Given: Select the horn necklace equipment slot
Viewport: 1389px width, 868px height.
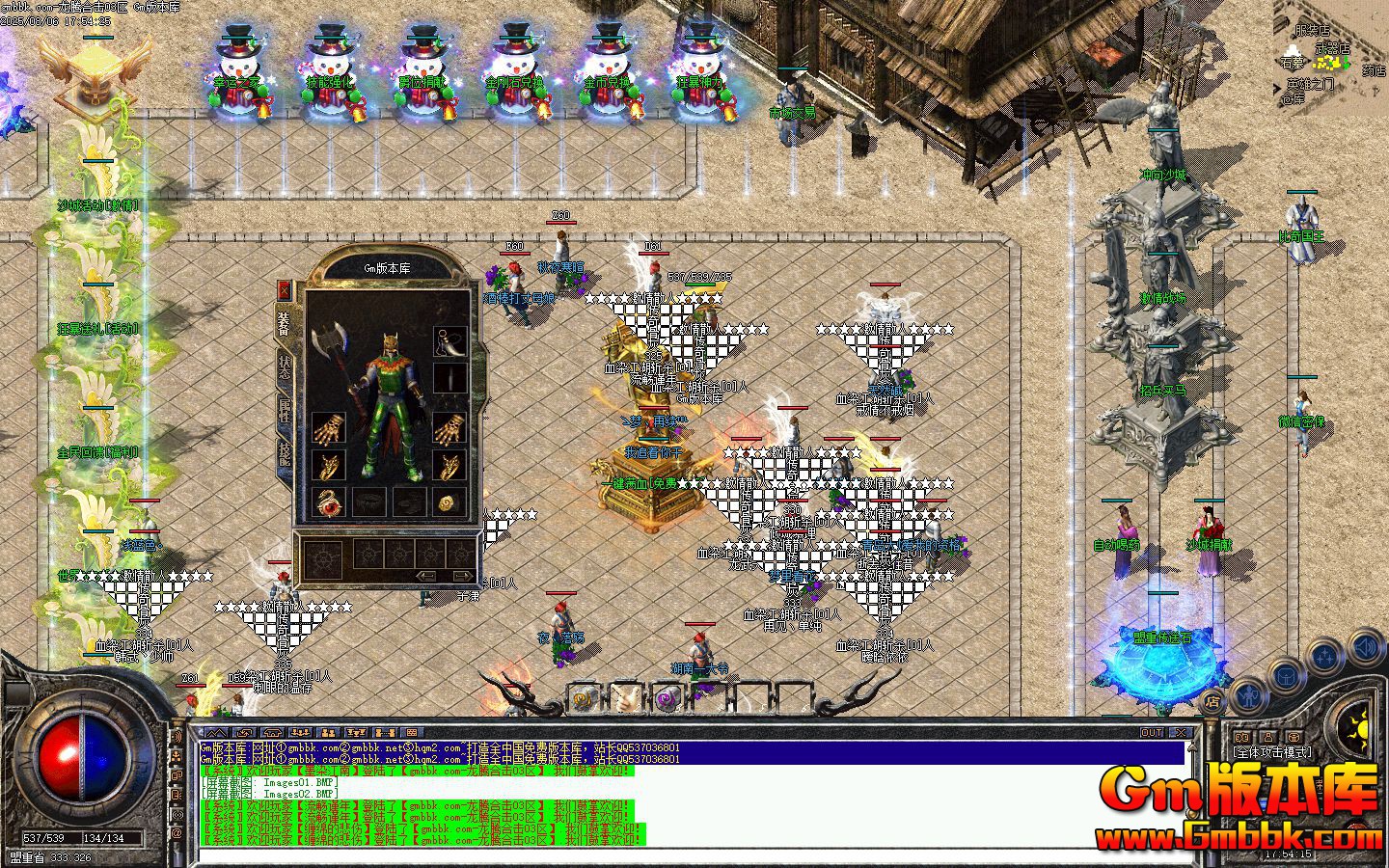Looking at the screenshot, I should [449, 341].
